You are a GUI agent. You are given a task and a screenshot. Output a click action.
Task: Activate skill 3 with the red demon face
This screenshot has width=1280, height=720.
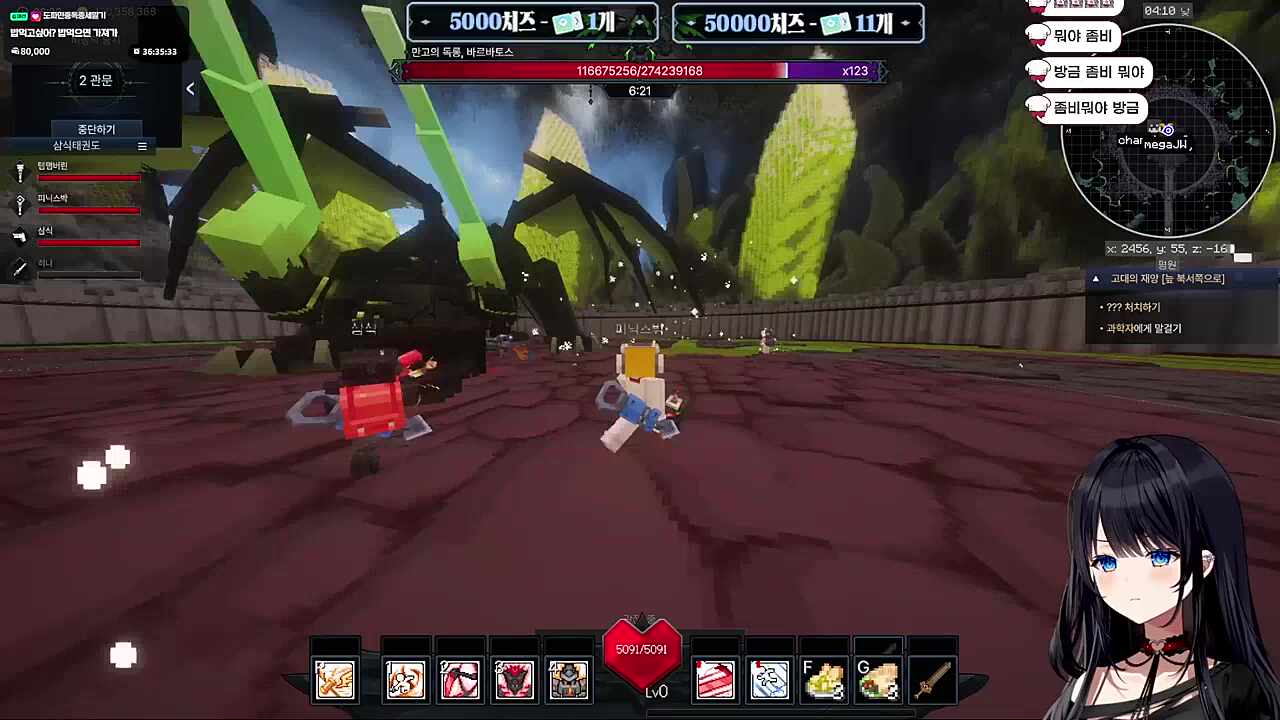point(514,680)
